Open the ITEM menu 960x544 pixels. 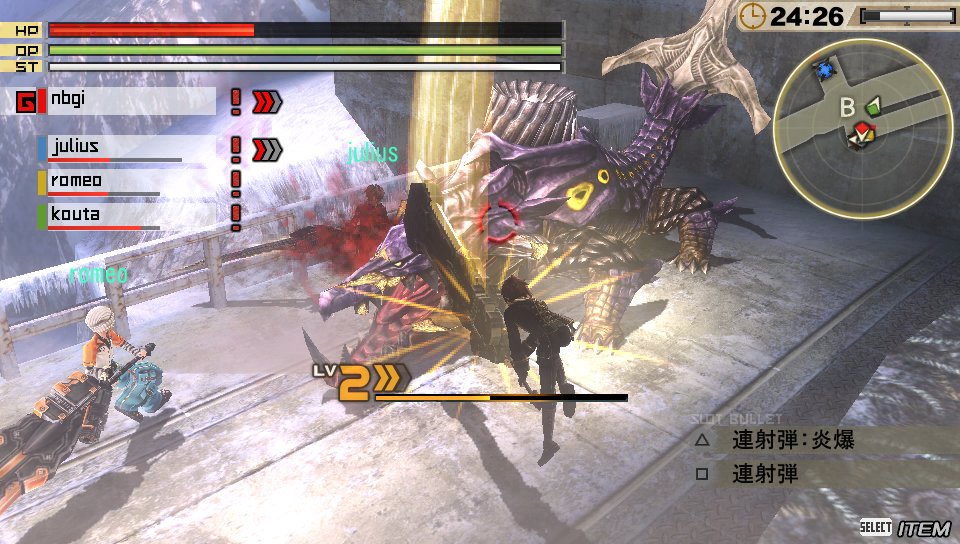coord(923,527)
